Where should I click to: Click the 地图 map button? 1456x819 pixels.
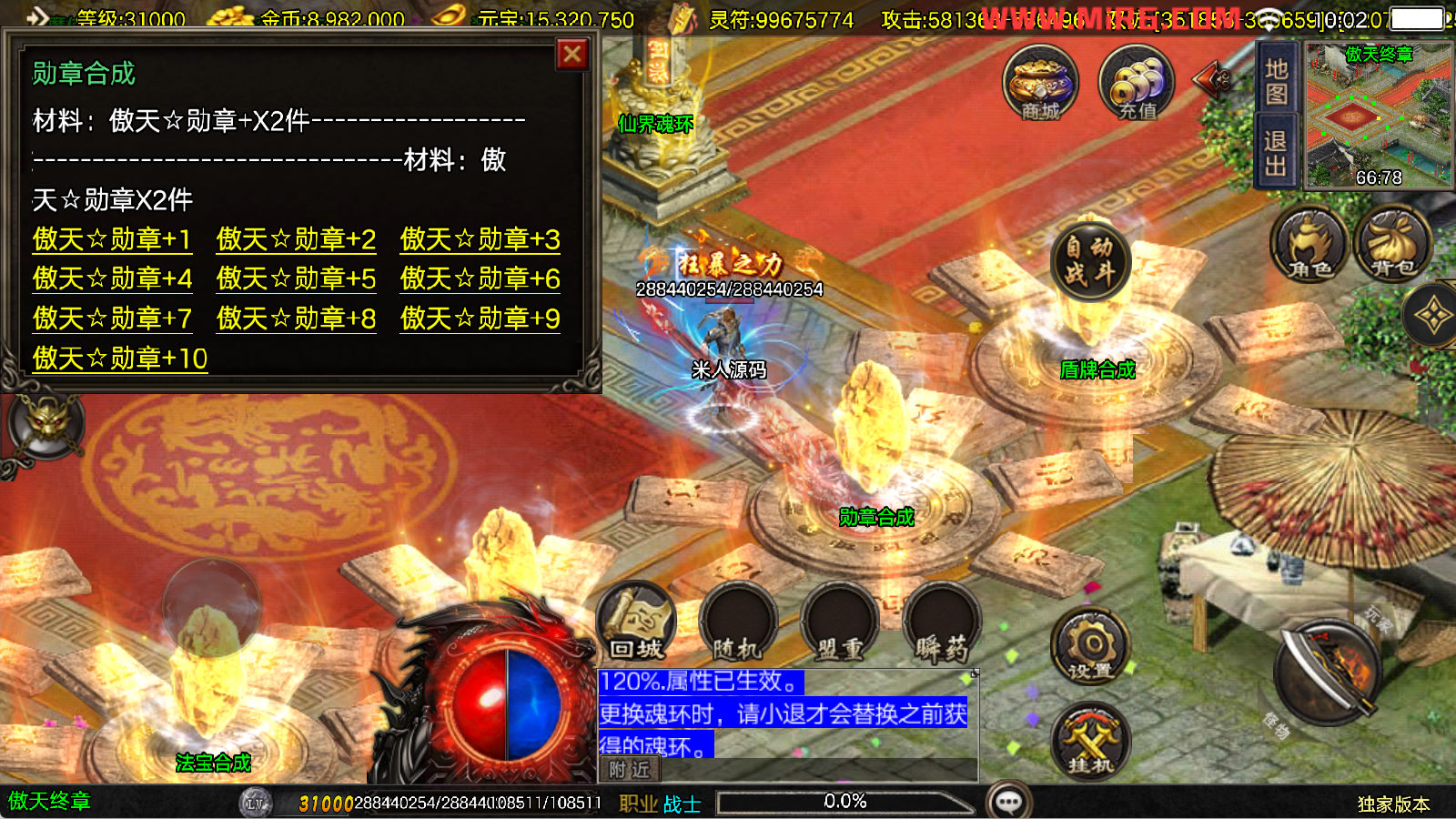click(1276, 82)
